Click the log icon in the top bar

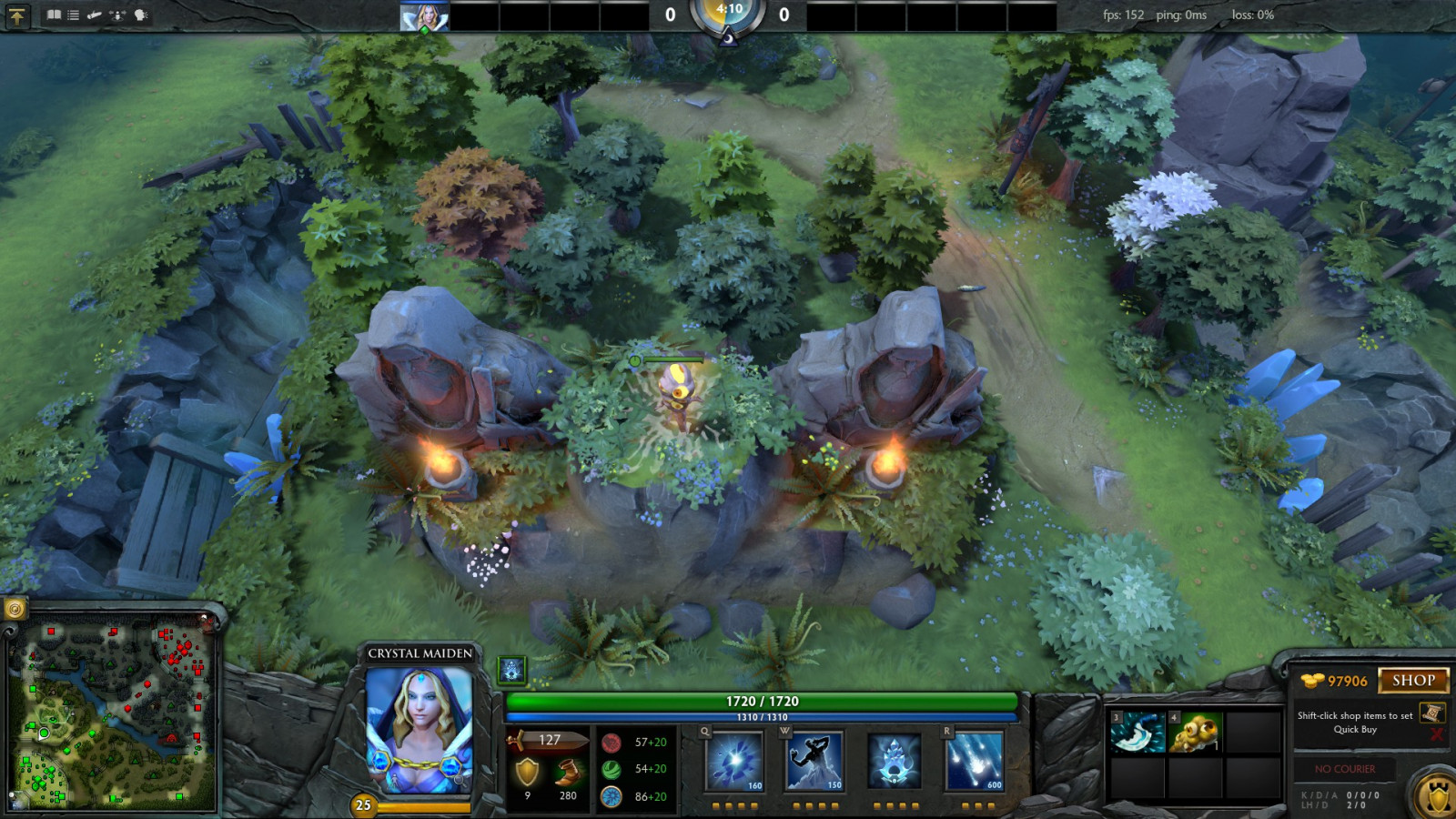95,15
